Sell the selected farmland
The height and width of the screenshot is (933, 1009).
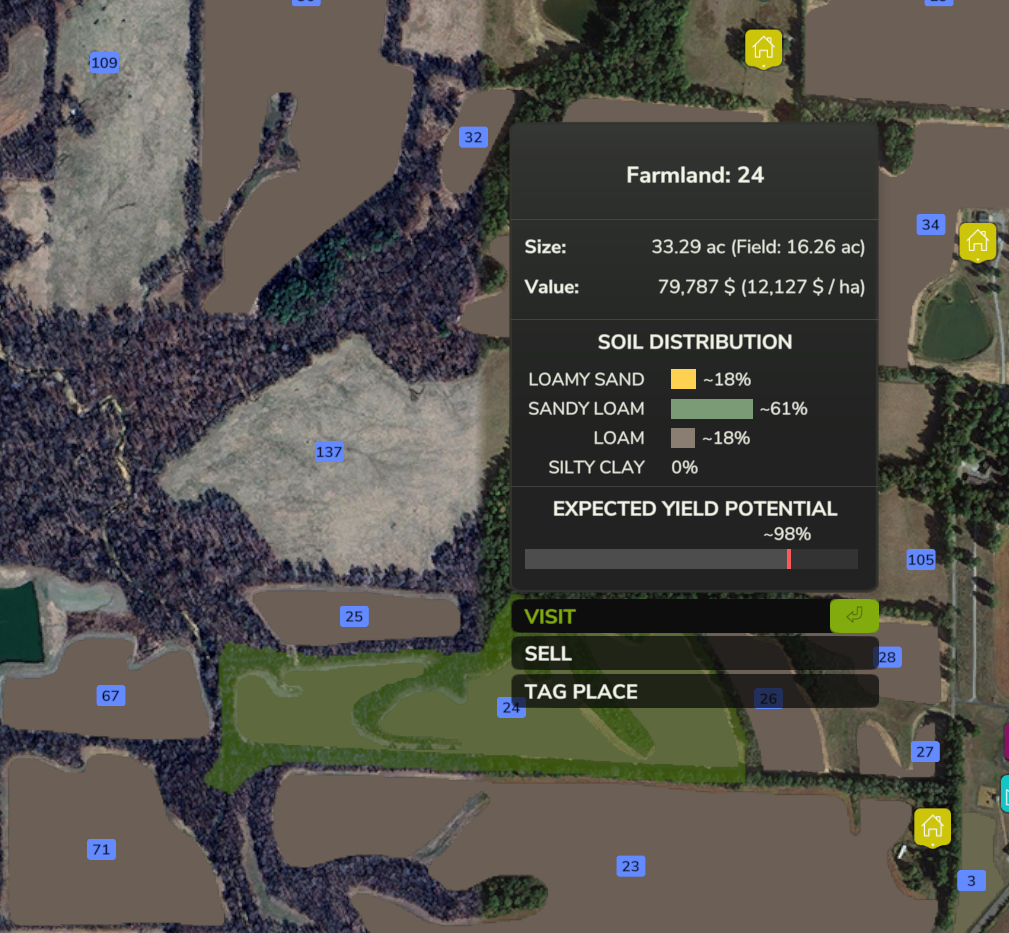point(694,654)
